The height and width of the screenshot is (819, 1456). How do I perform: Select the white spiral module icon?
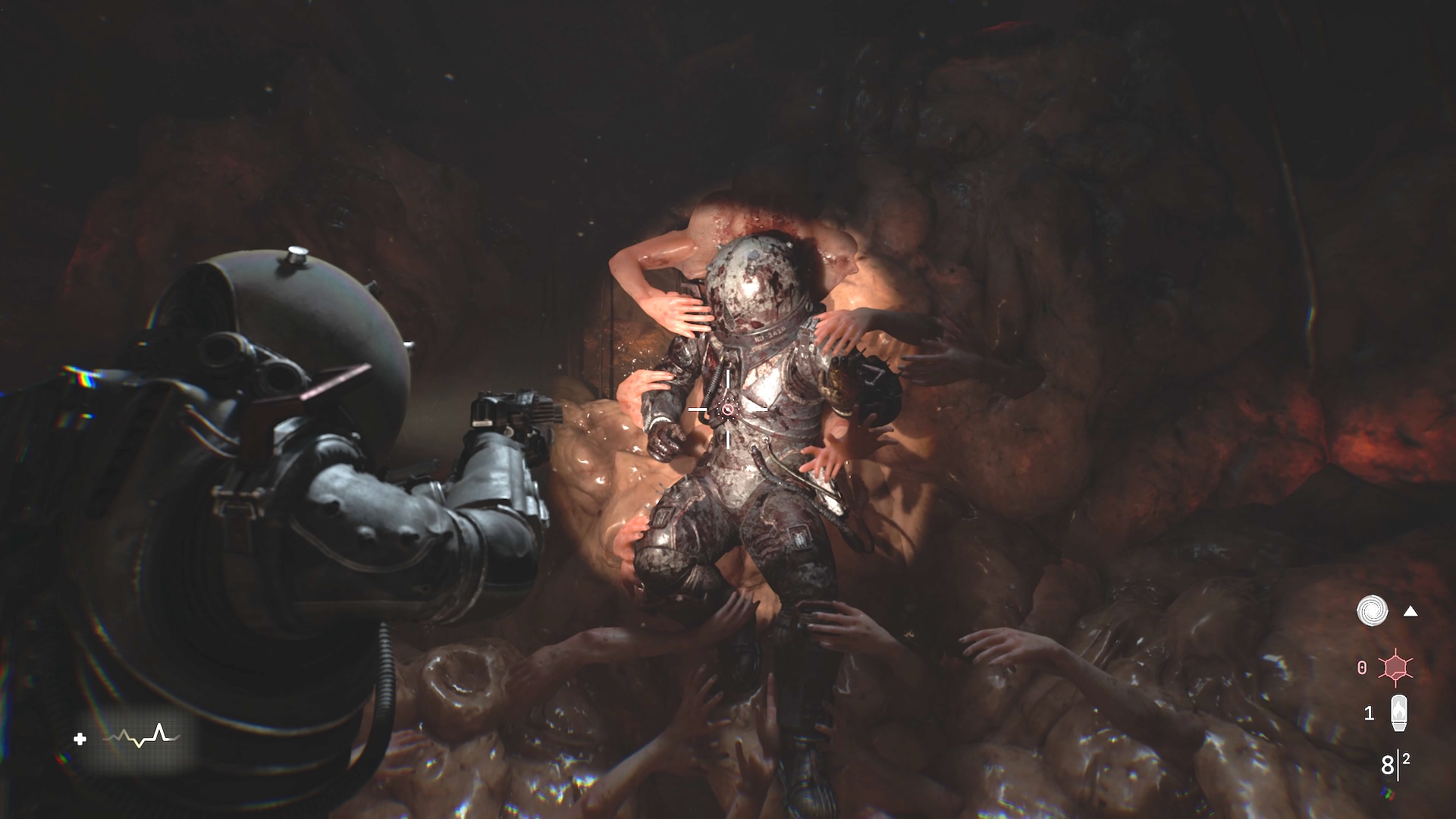pos(1372,611)
